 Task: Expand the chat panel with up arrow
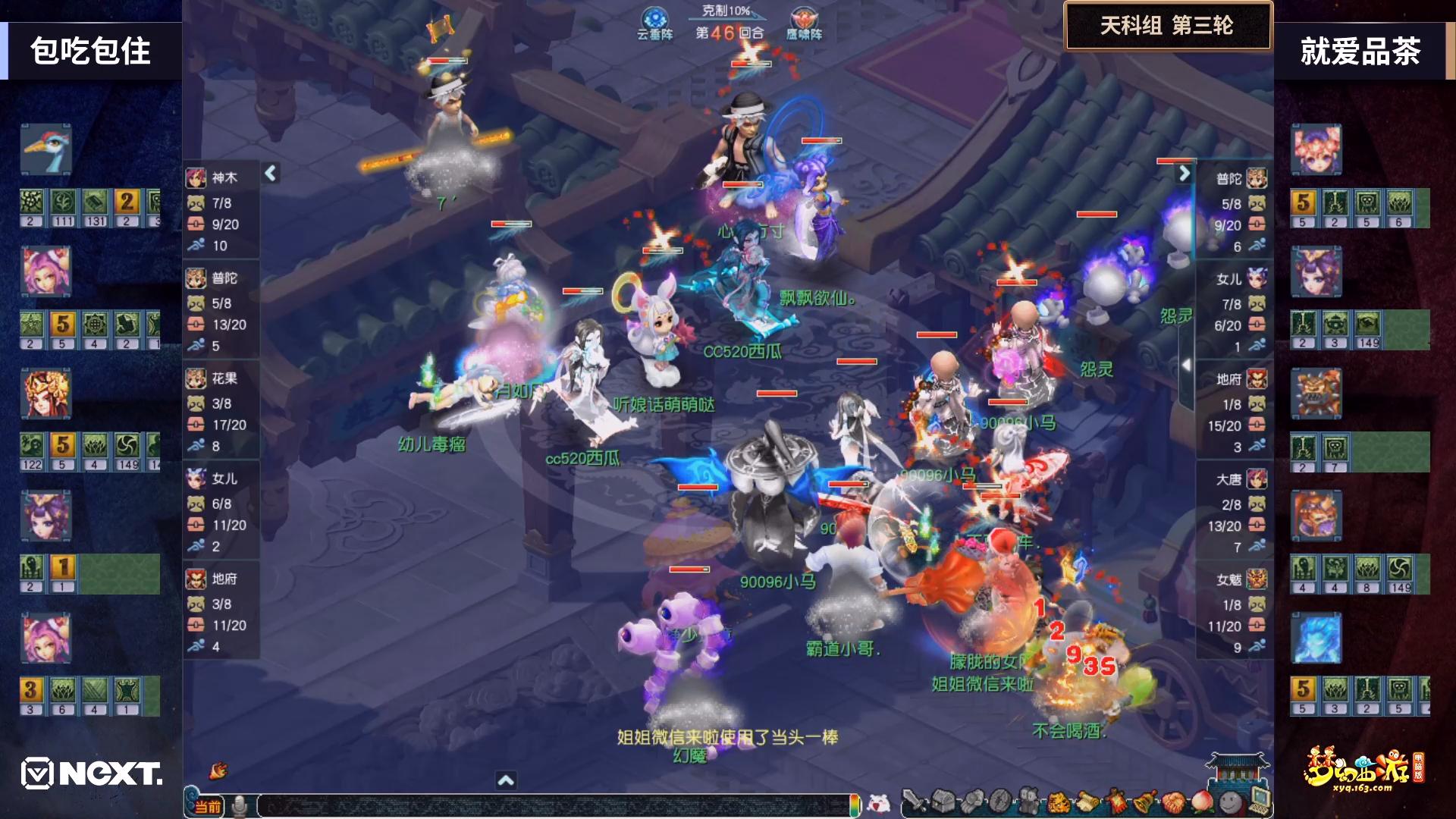coord(506,780)
